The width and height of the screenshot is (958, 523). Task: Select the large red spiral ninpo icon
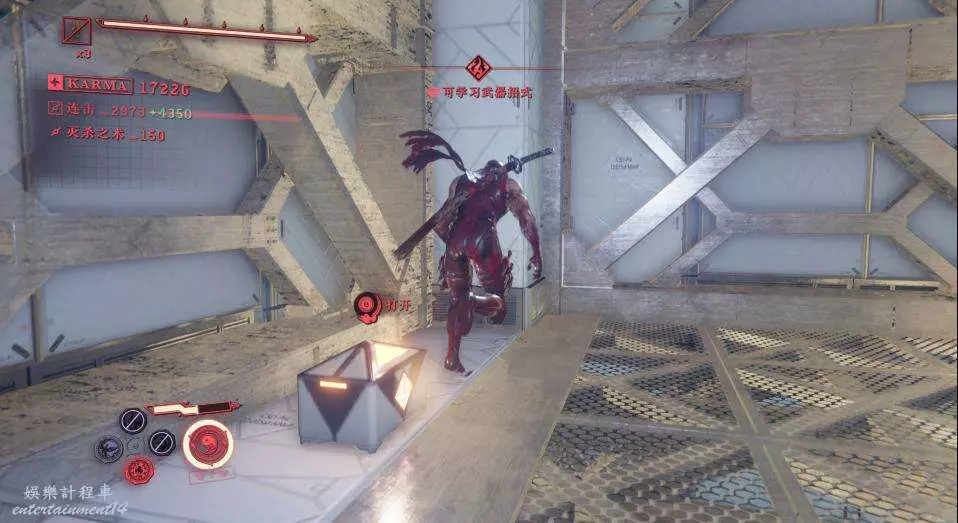208,444
